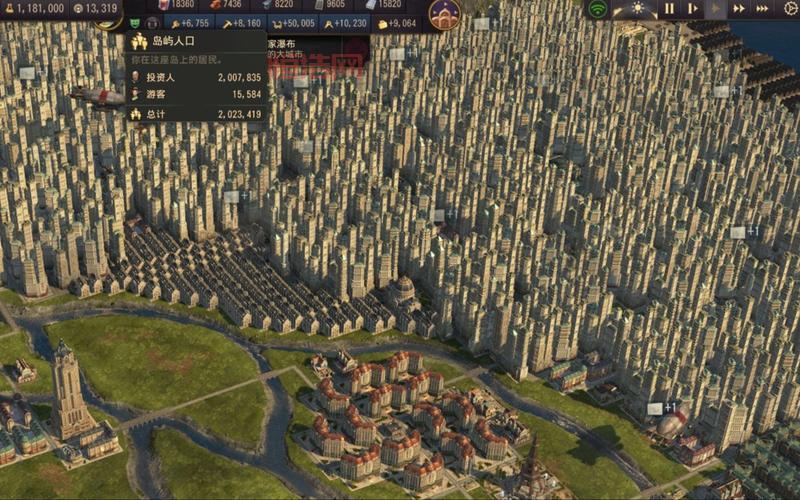800x500 pixels.
Task: Select the +6,755 population tier
Action: pos(189,23)
